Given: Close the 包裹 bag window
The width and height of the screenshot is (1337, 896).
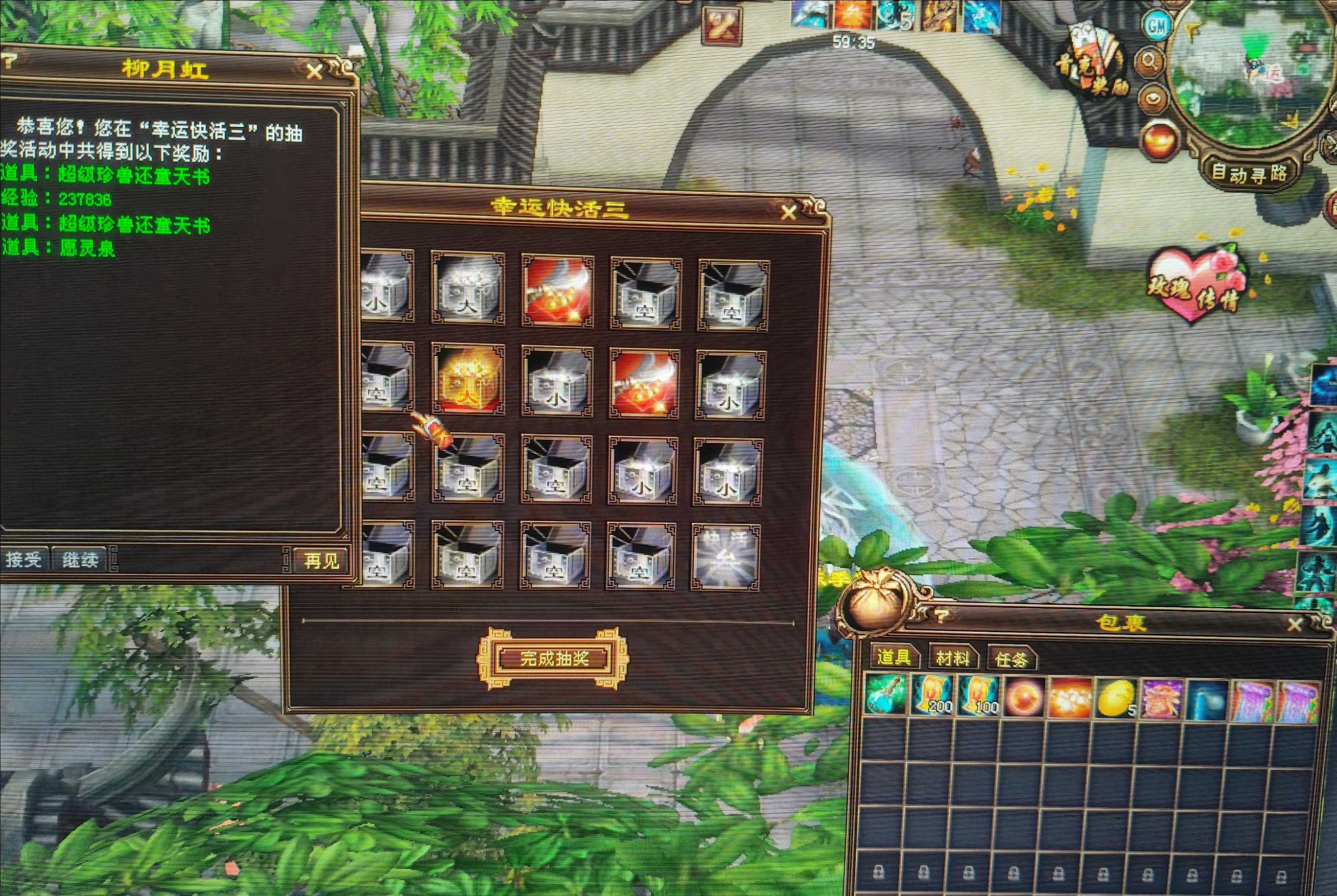Looking at the screenshot, I should tap(1295, 624).
